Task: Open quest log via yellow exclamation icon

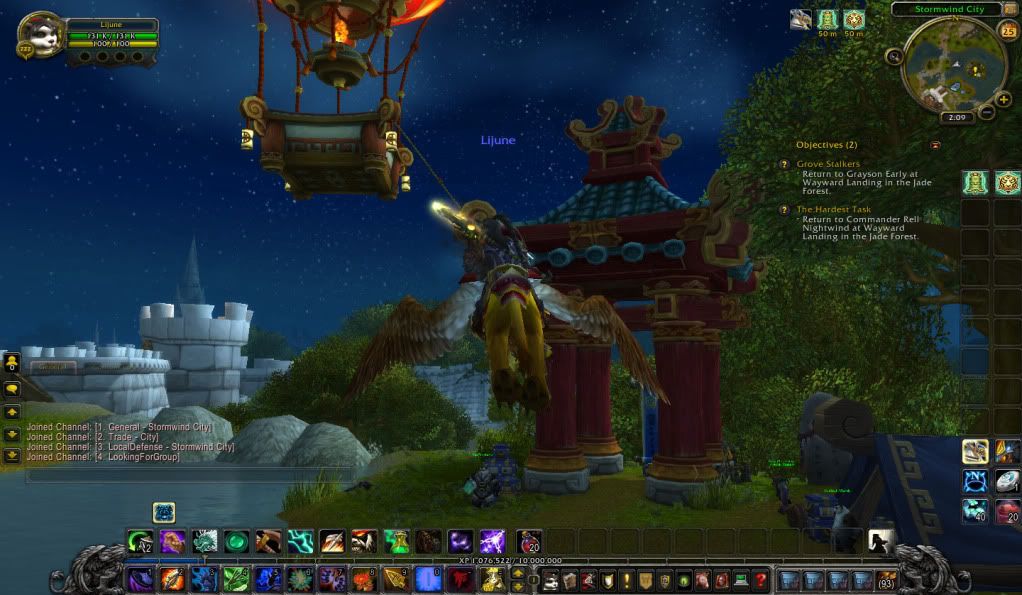Action: click(x=627, y=580)
